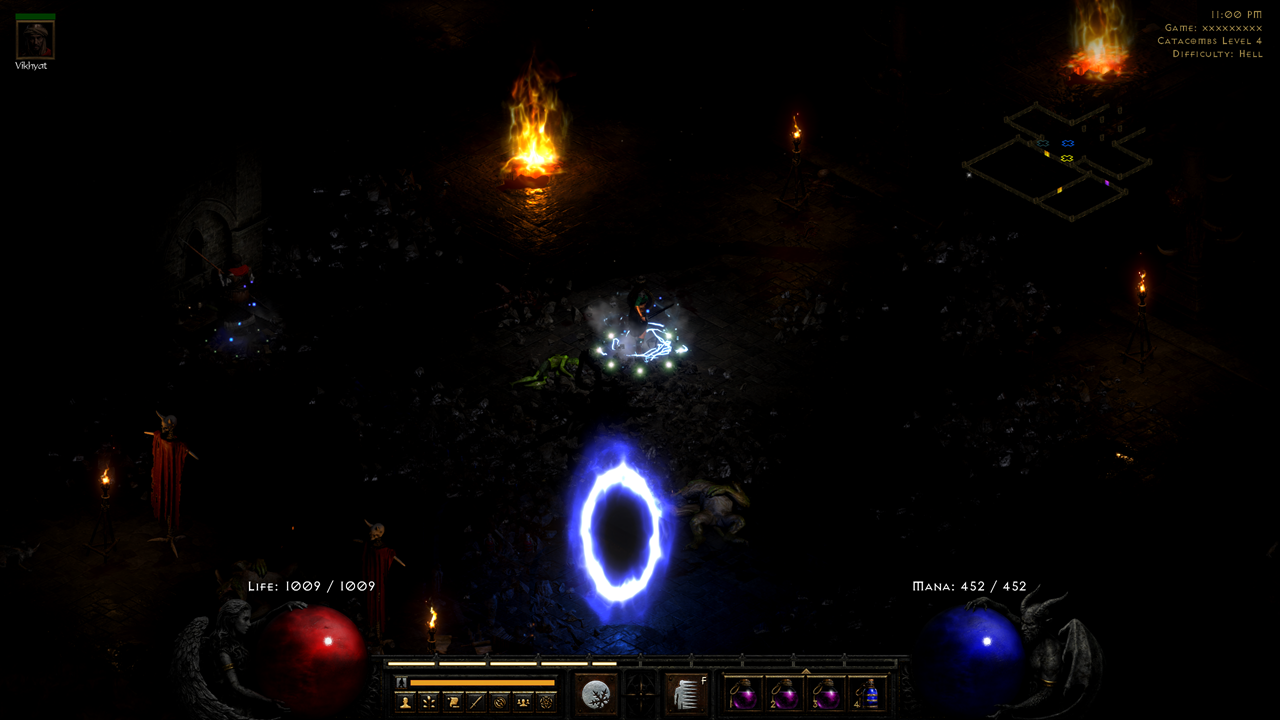Click the orange stamina bar
This screenshot has width=1280, height=720.
[x=480, y=681]
